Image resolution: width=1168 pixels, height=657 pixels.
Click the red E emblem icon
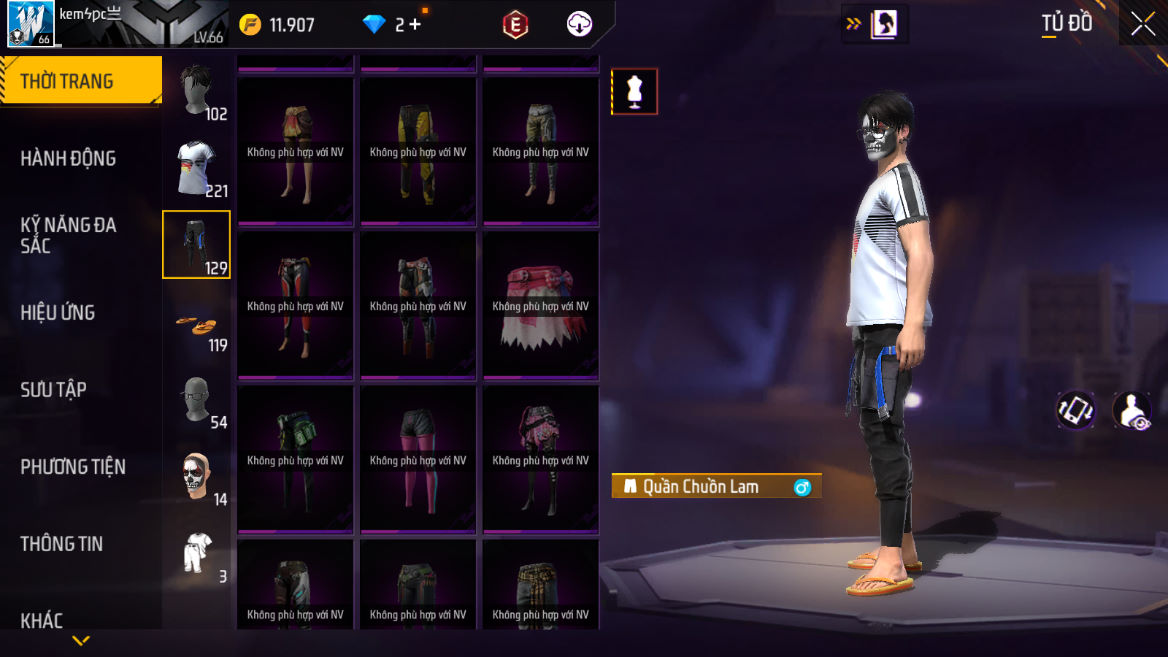click(x=515, y=25)
